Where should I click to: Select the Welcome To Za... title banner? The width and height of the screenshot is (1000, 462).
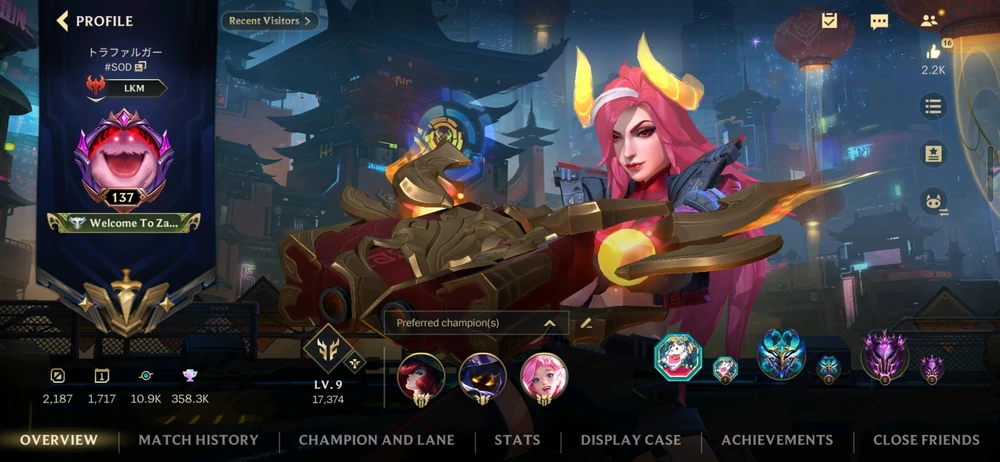(123, 223)
